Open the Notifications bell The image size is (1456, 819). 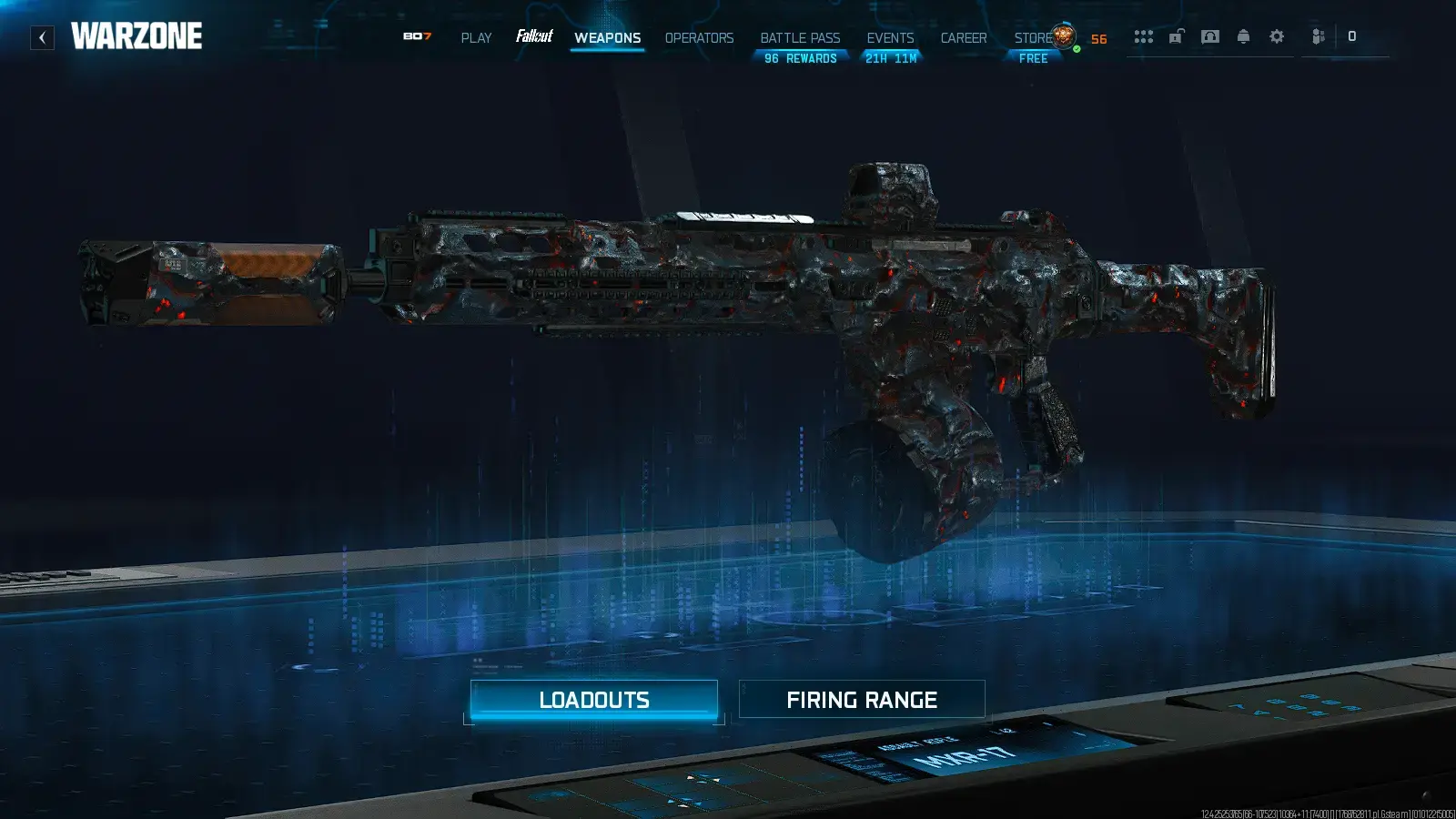point(1244,36)
